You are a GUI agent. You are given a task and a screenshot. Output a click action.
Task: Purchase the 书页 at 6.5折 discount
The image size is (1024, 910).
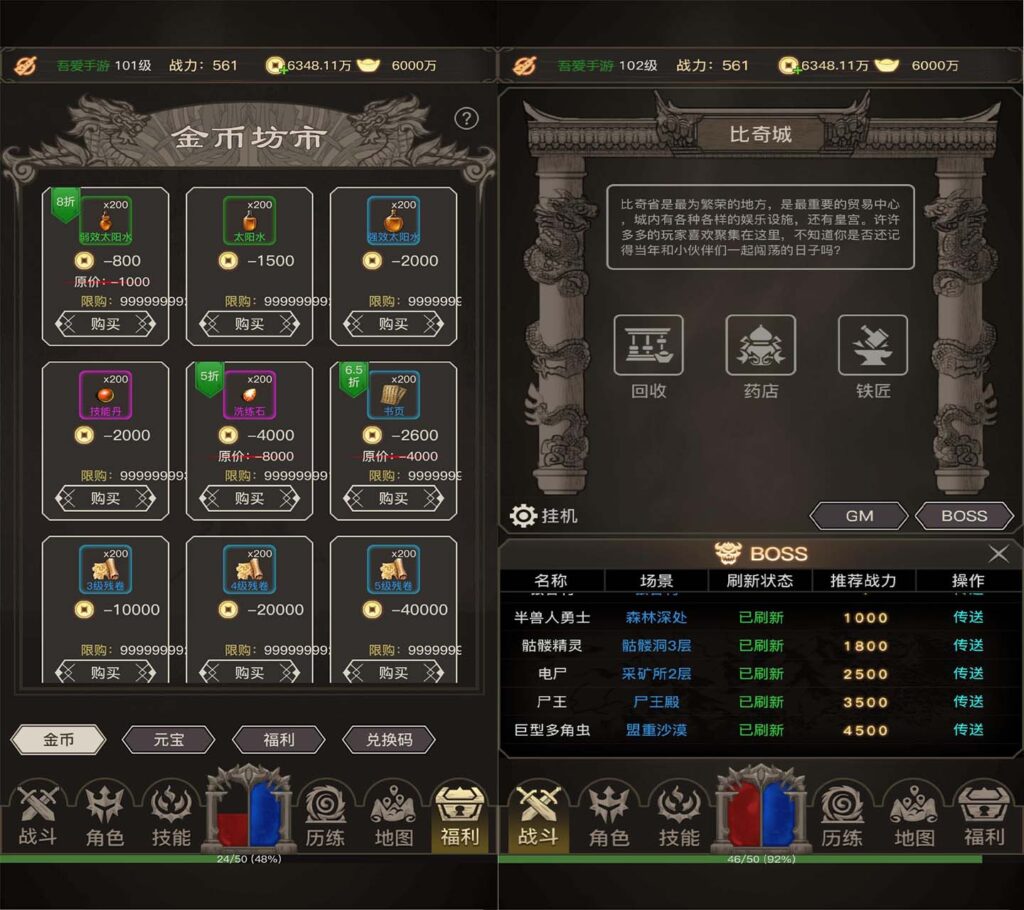(393, 498)
